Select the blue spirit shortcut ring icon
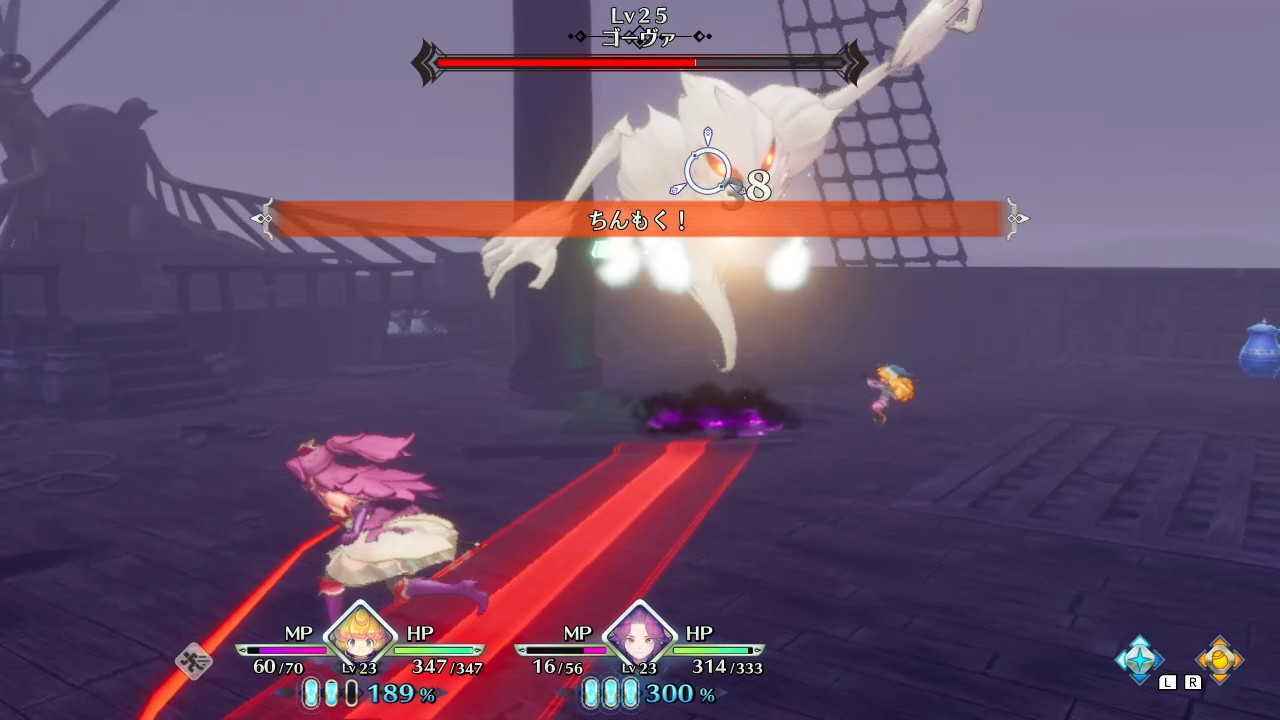The width and height of the screenshot is (1280, 720). pos(1138,660)
